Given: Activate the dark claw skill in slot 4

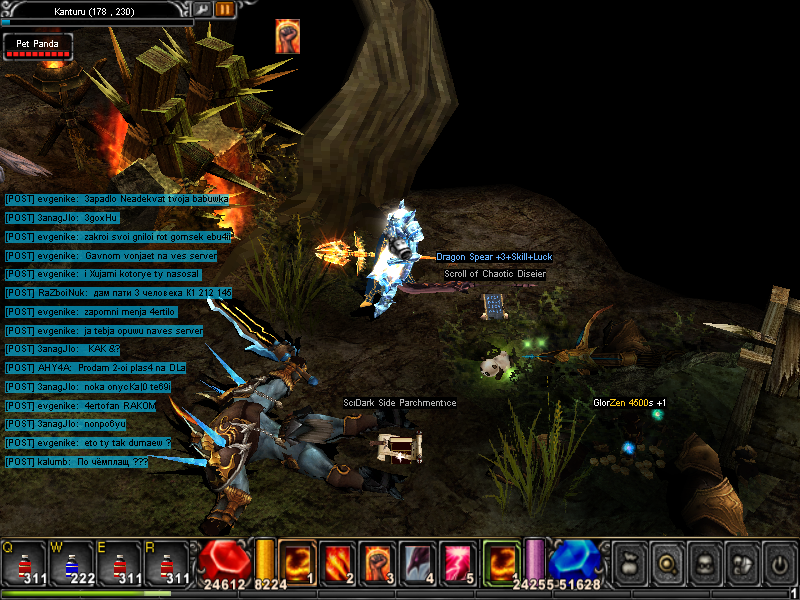Looking at the screenshot, I should tap(418, 561).
